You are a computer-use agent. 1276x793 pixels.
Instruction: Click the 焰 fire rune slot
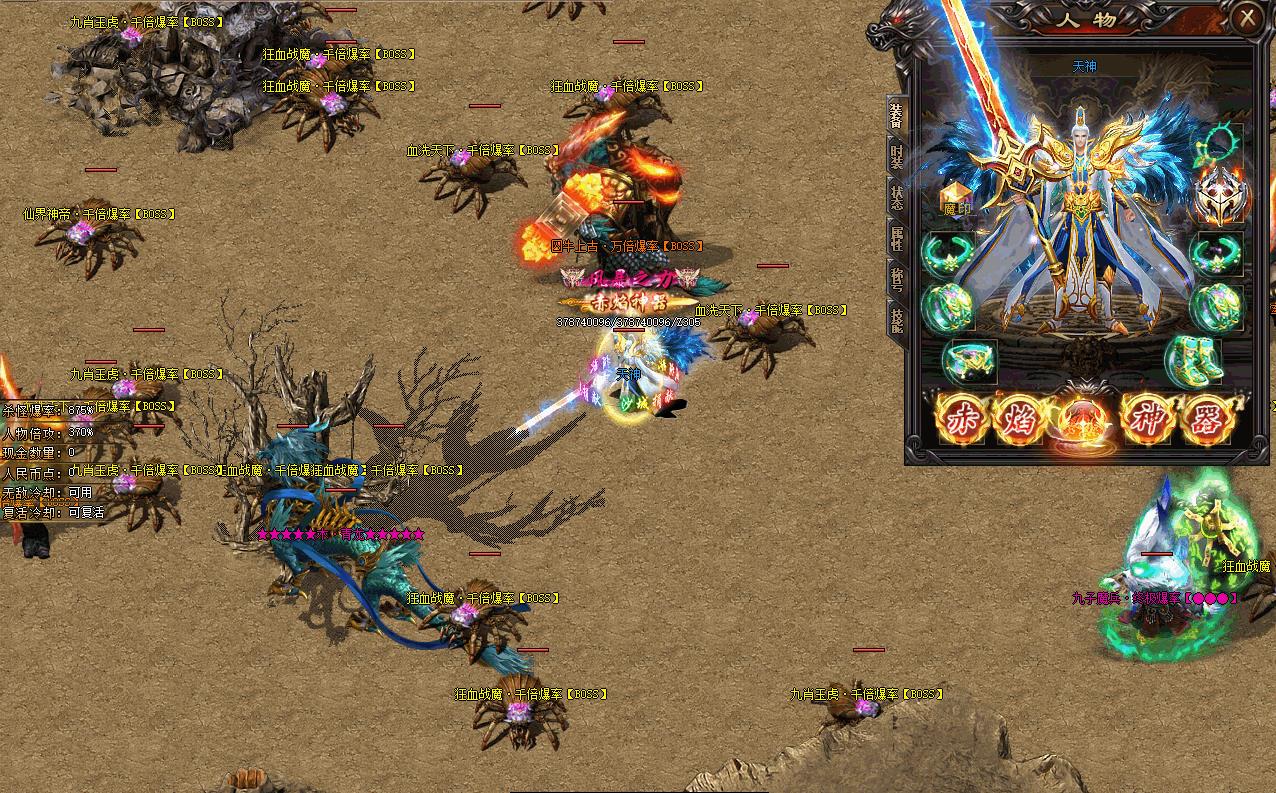tap(1019, 418)
